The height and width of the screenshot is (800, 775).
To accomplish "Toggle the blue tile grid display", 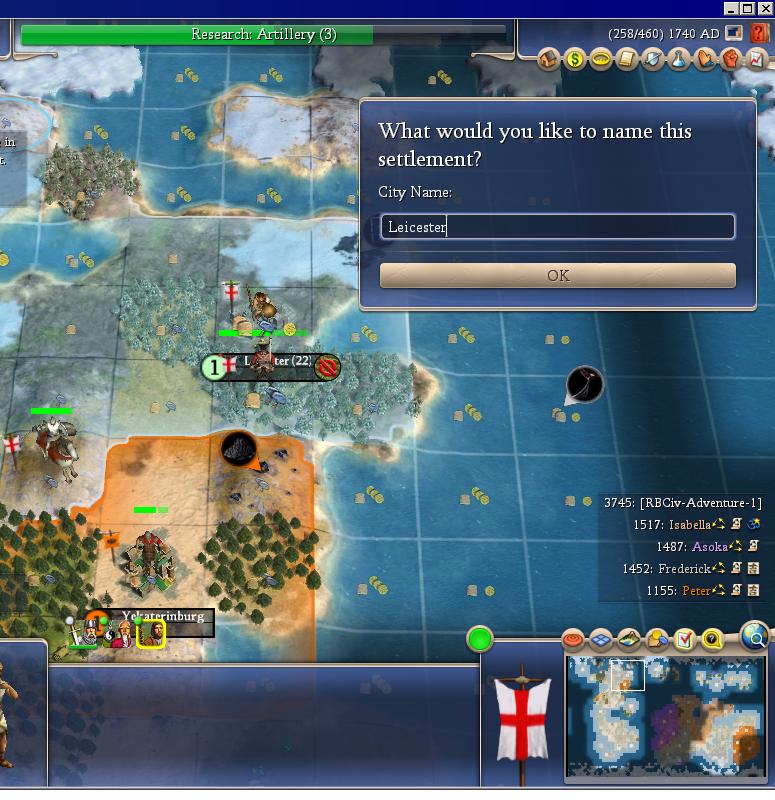I will click(x=601, y=639).
